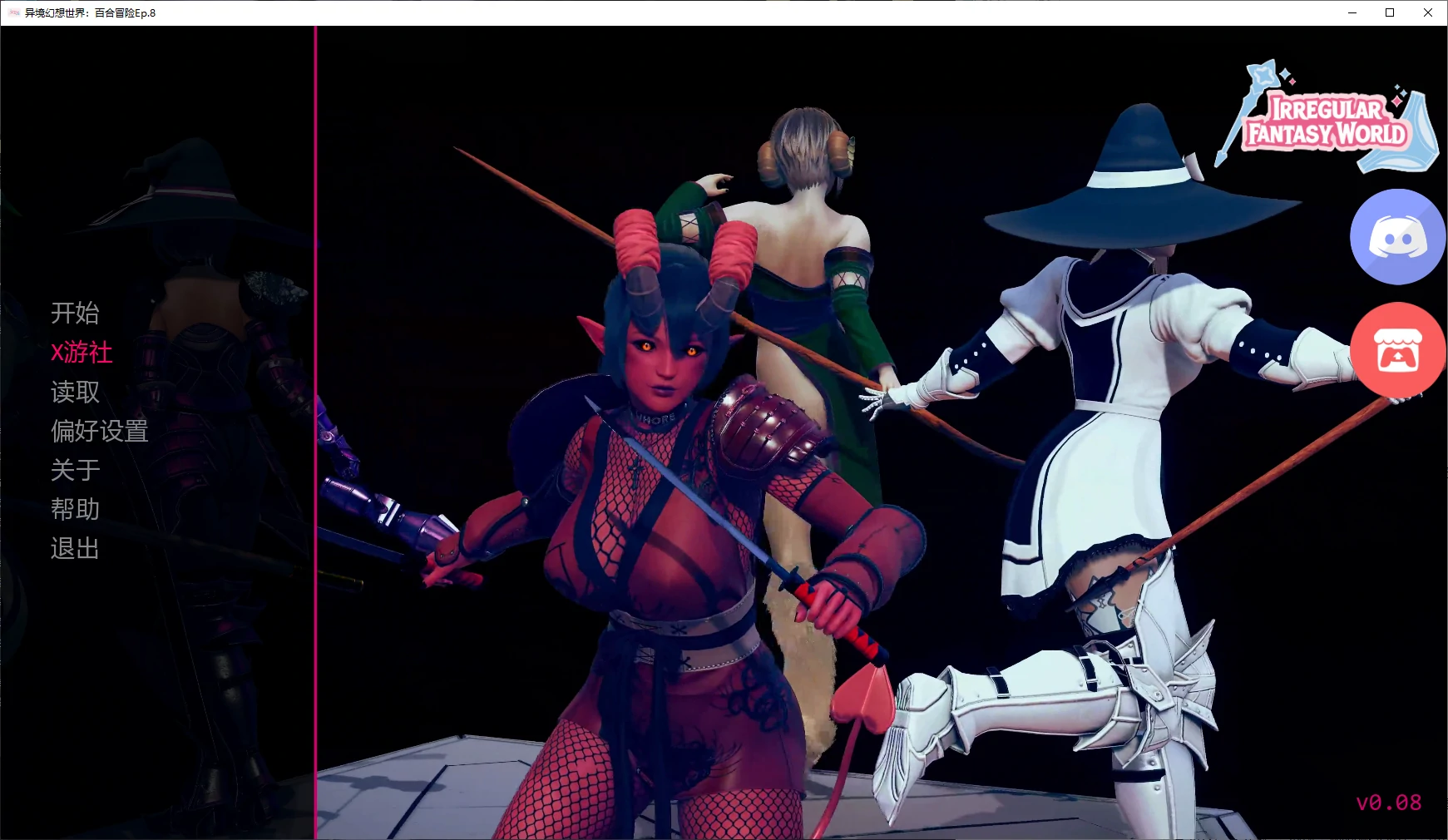This screenshot has width=1448, height=840.
Task: Maximize the game window
Action: [1390, 12]
